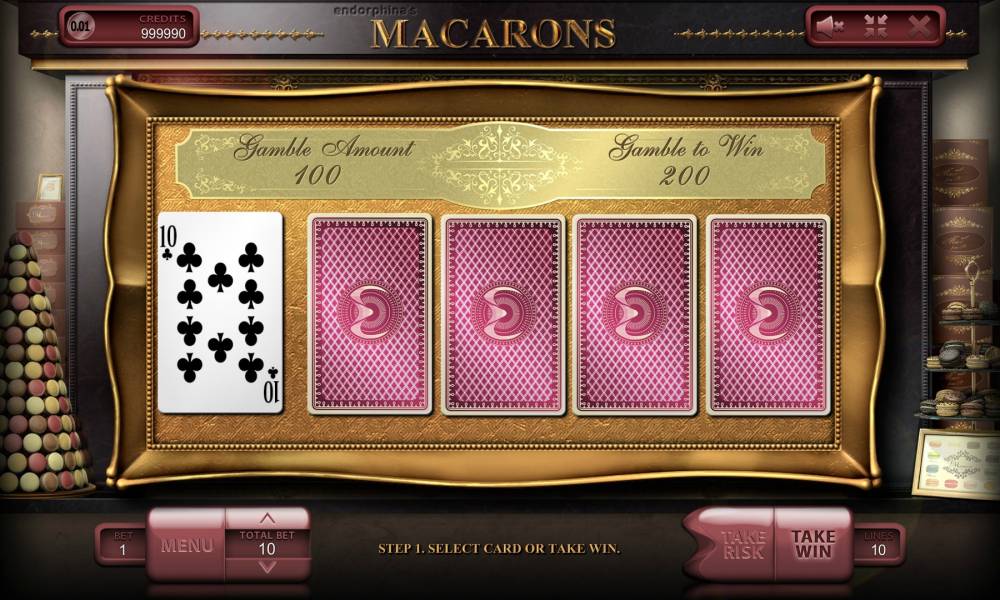Toggle fullscreen with the arrows icon
The image size is (1000, 600).
[x=875, y=27]
